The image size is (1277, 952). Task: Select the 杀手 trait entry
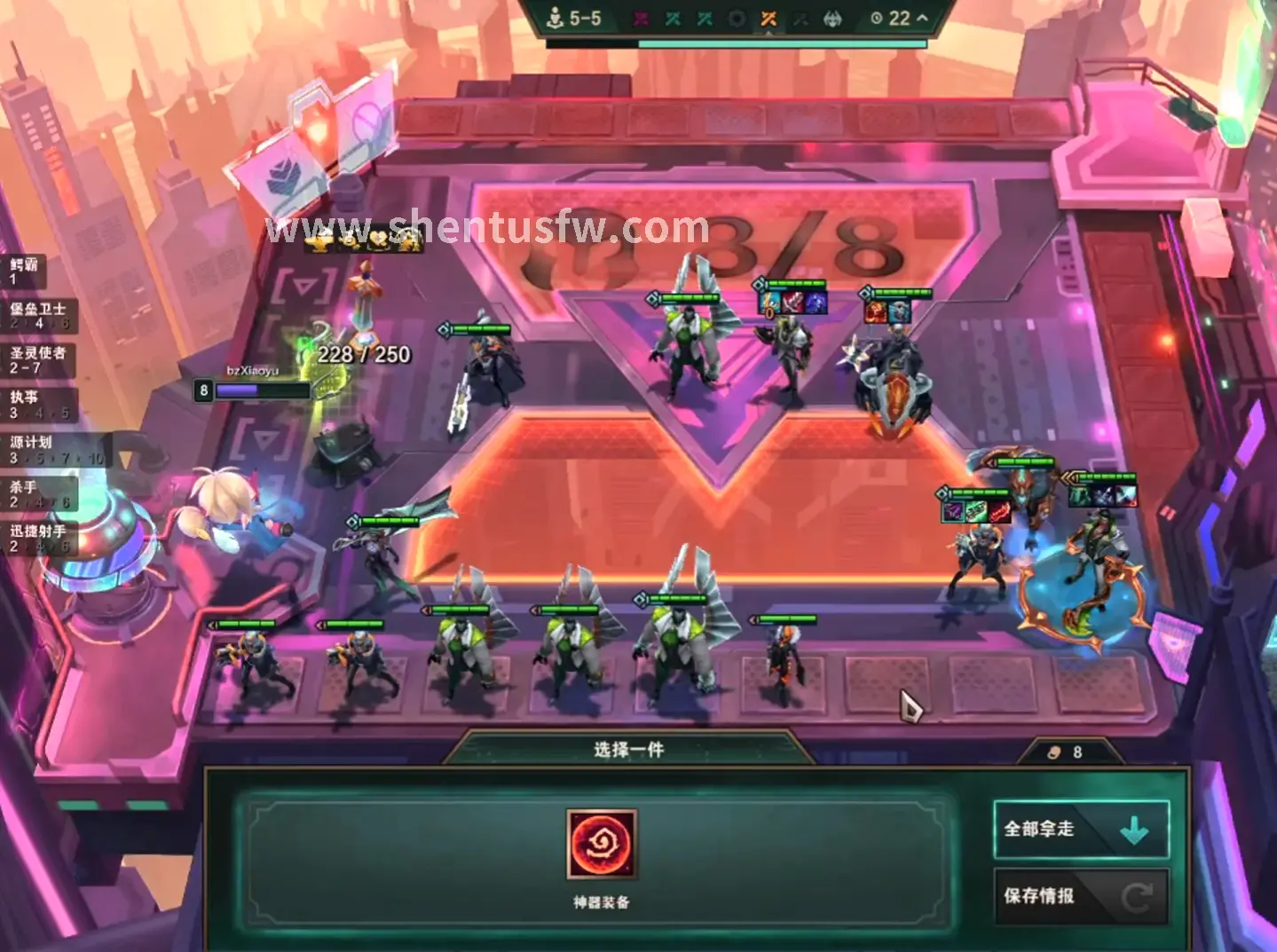(x=38, y=493)
